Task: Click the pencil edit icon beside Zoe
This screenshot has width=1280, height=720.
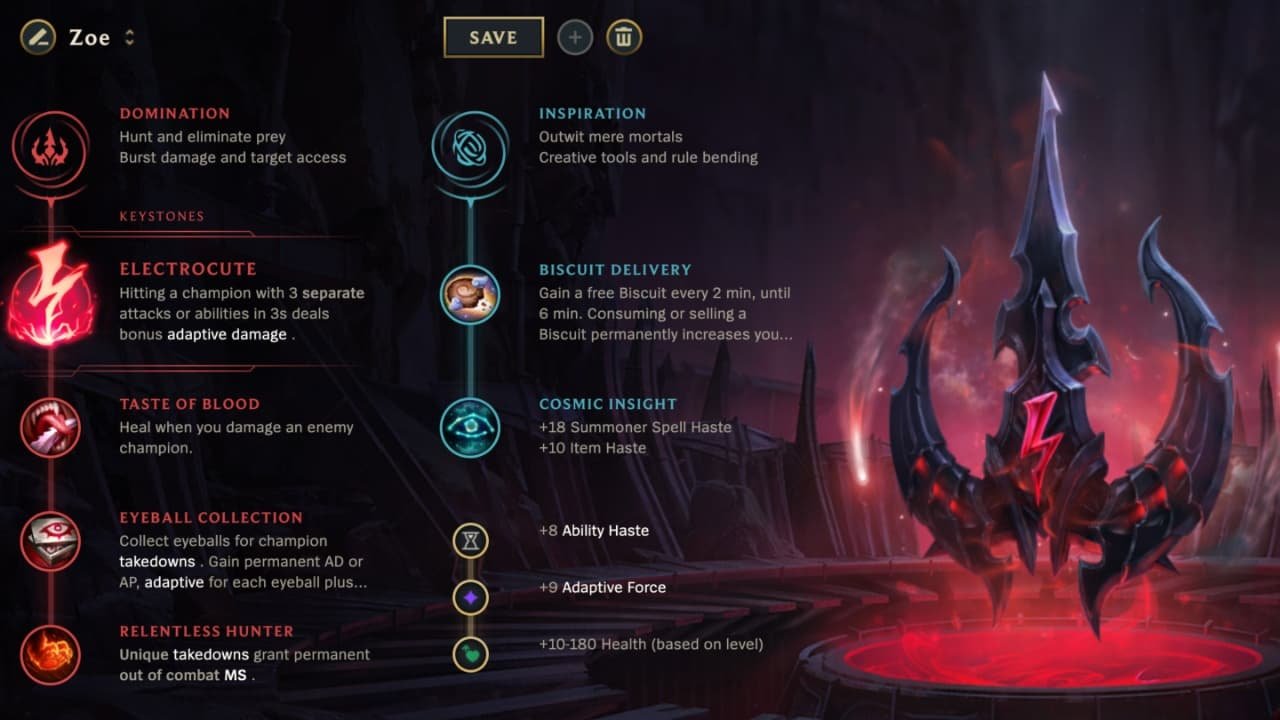Action: [36, 37]
